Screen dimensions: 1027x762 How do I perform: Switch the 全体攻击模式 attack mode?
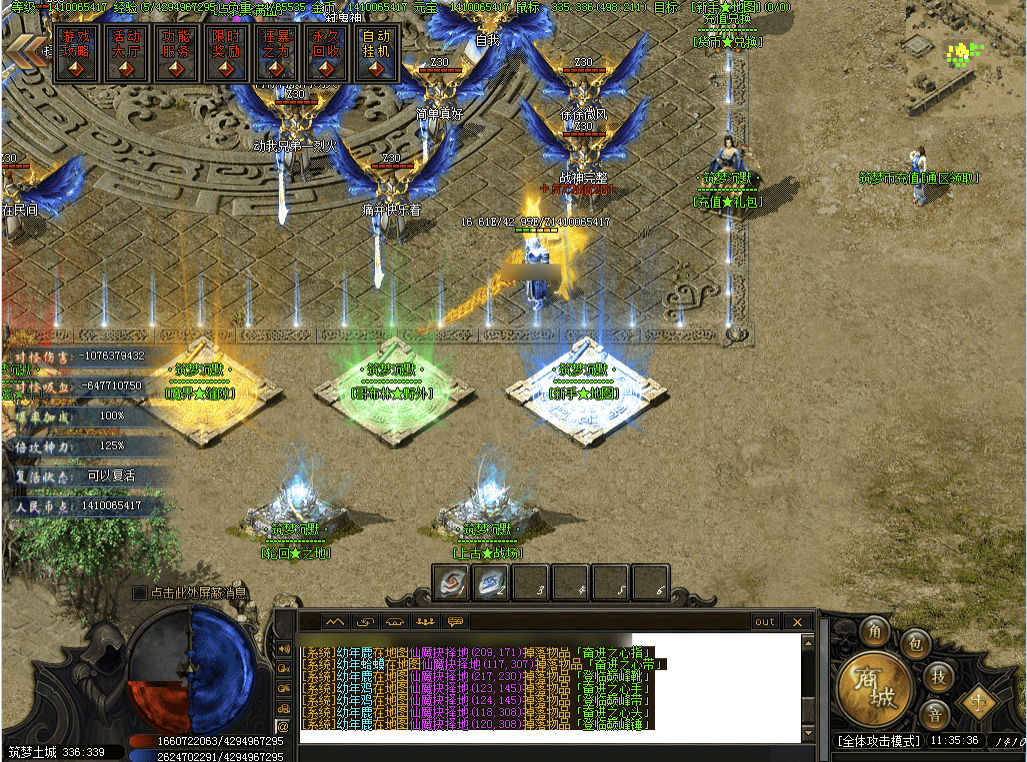click(878, 741)
